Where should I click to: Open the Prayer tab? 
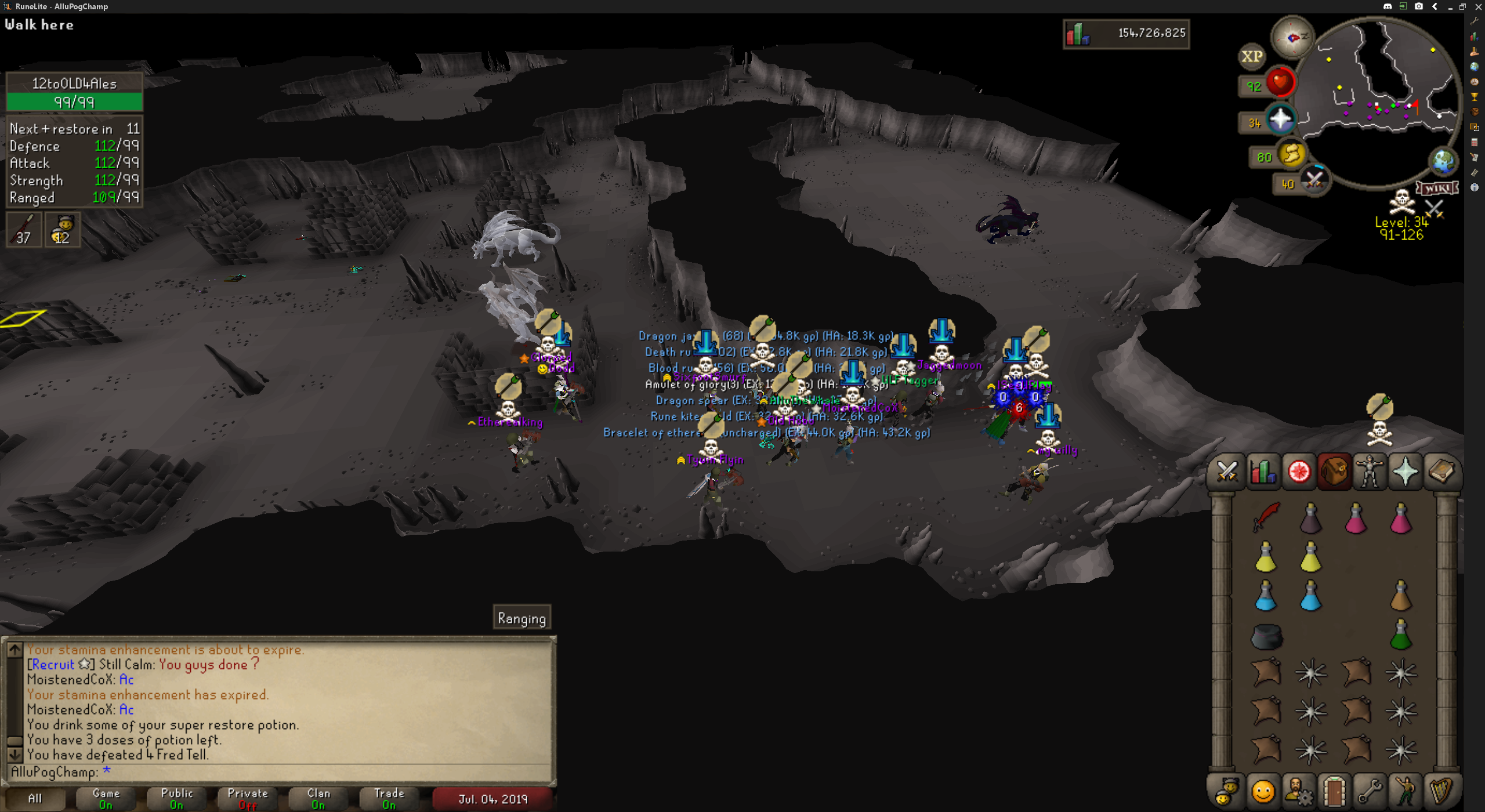coord(1406,472)
